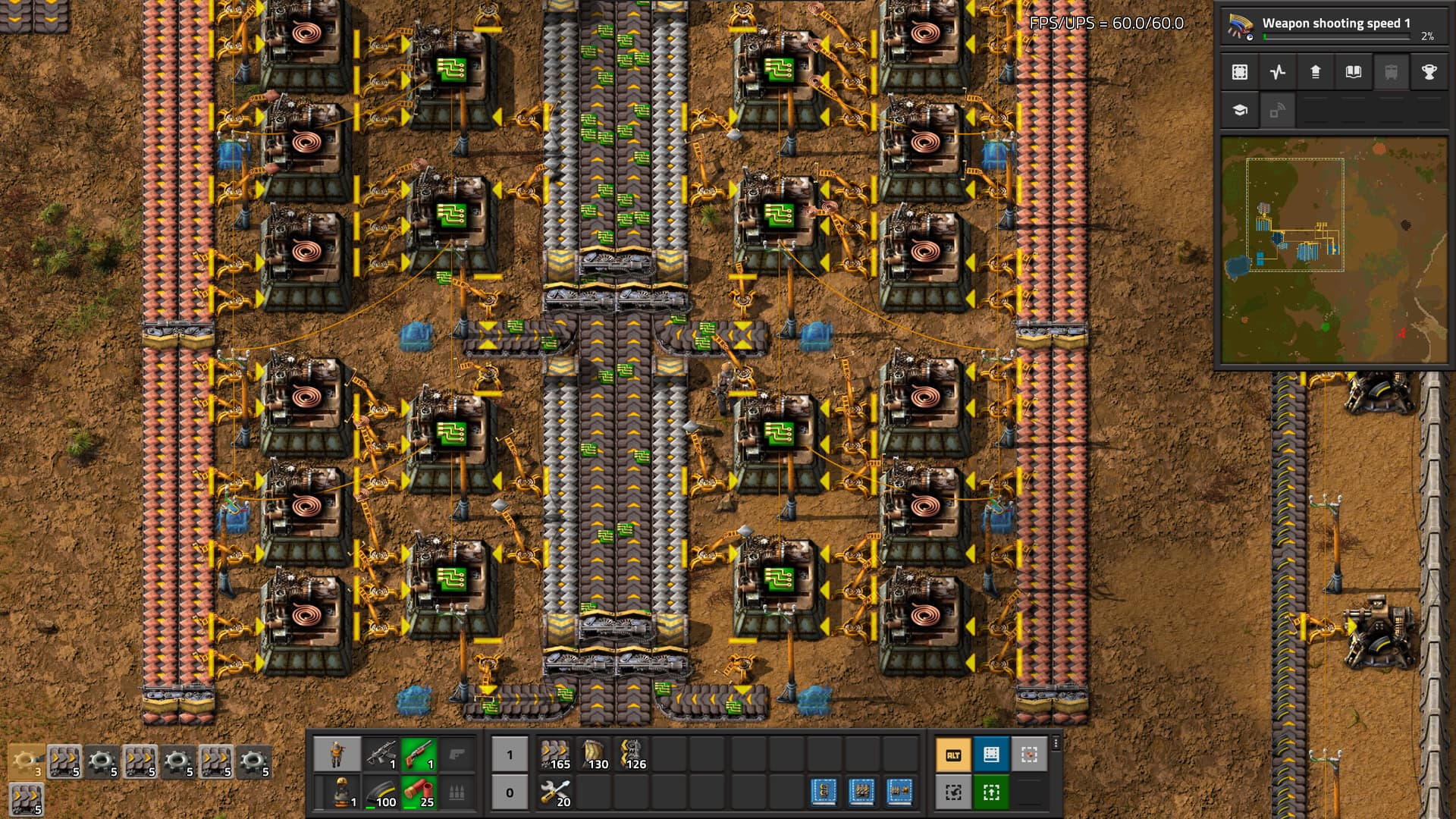Viewport: 1456px width, 819px height.
Task: Select the shotgun weapon slot
Action: tap(419, 755)
